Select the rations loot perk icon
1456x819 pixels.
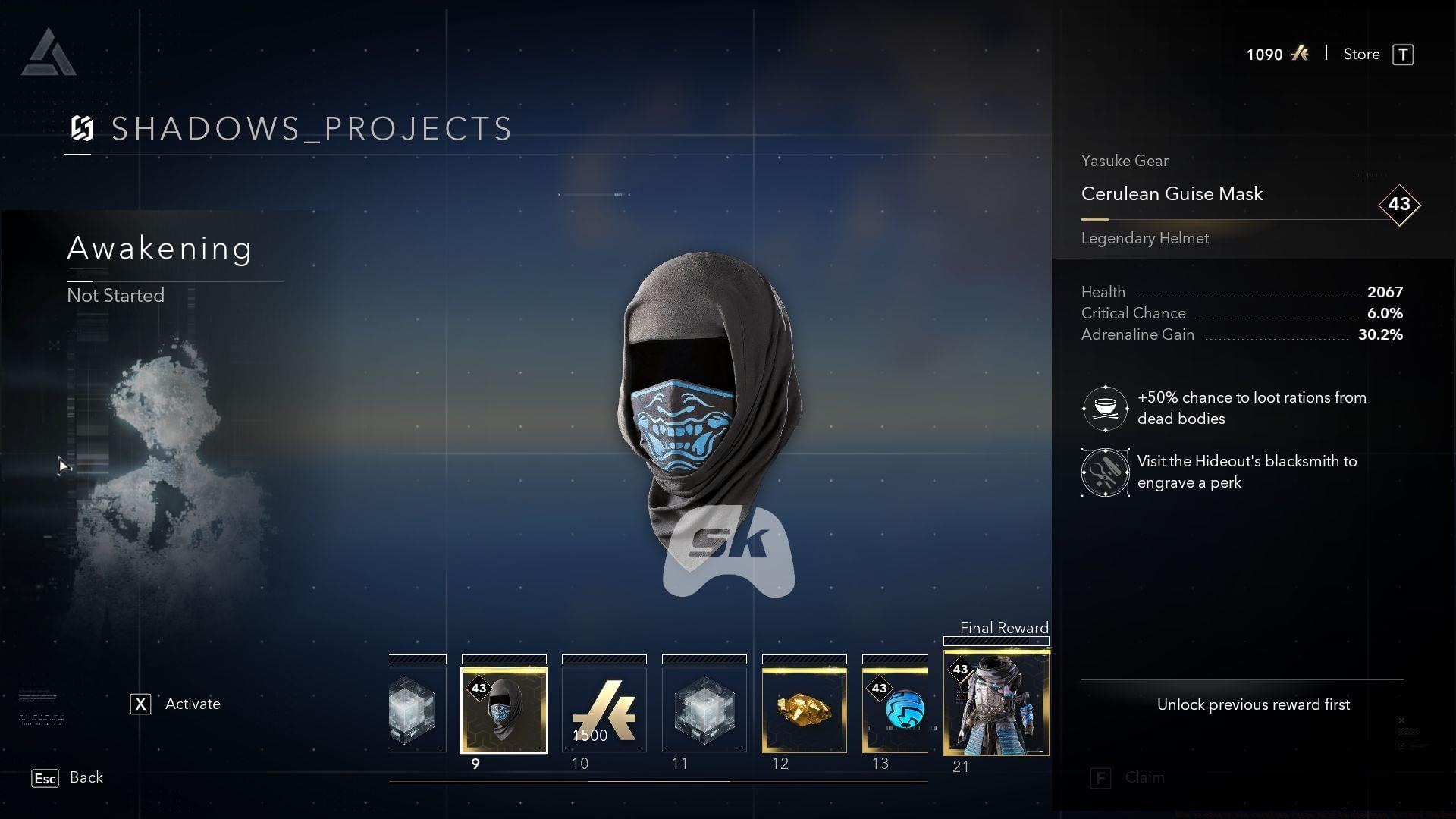pyautogui.click(x=1105, y=409)
